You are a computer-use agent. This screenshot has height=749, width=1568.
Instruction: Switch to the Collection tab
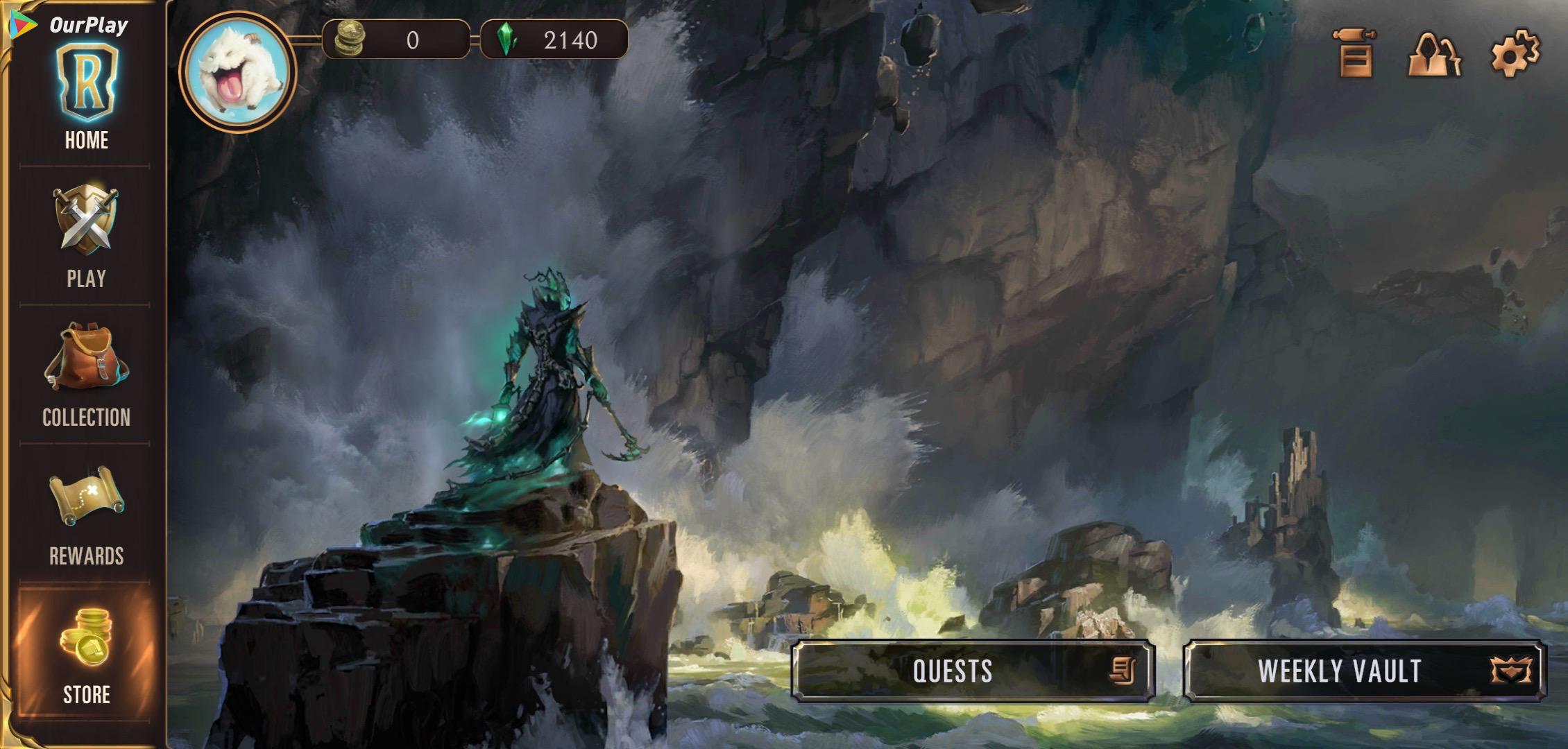pos(86,374)
